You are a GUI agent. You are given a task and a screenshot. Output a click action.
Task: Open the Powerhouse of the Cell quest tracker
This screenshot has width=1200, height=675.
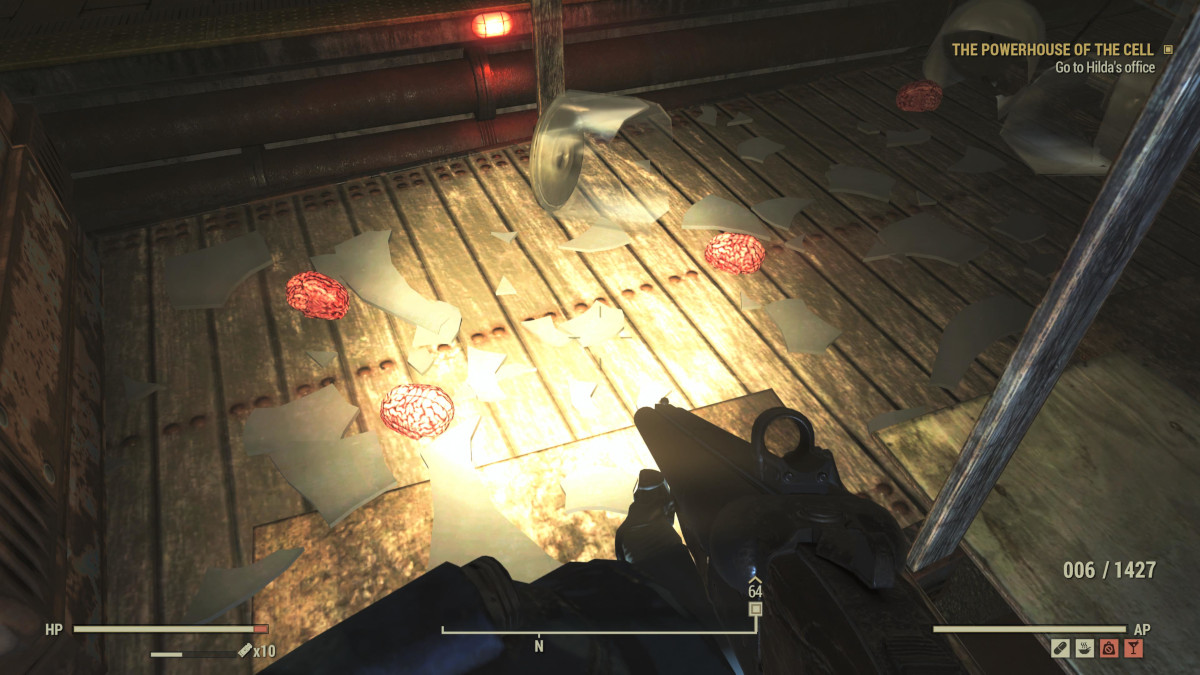(x=1052, y=49)
